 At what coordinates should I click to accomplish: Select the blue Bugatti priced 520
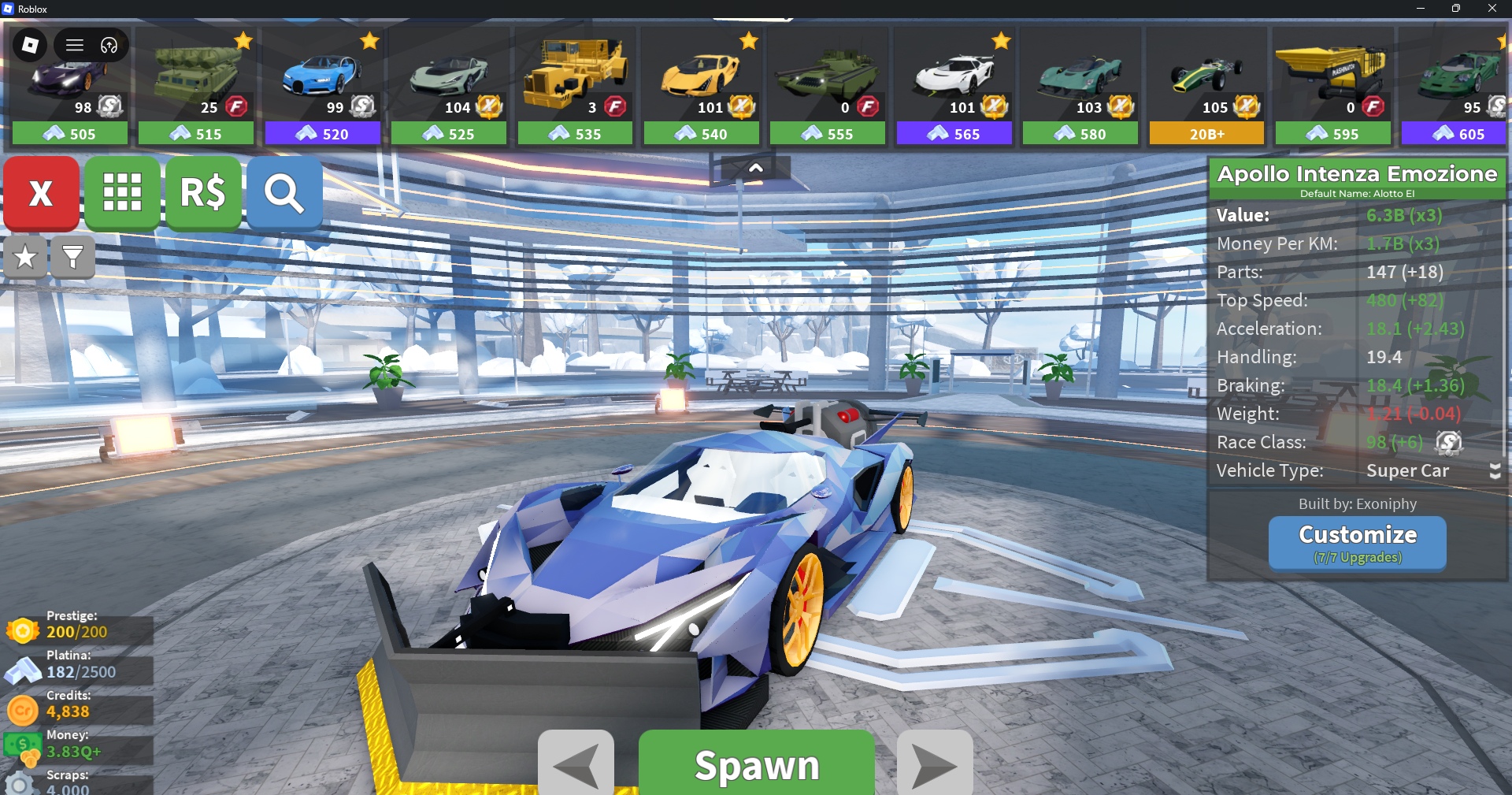click(322, 87)
